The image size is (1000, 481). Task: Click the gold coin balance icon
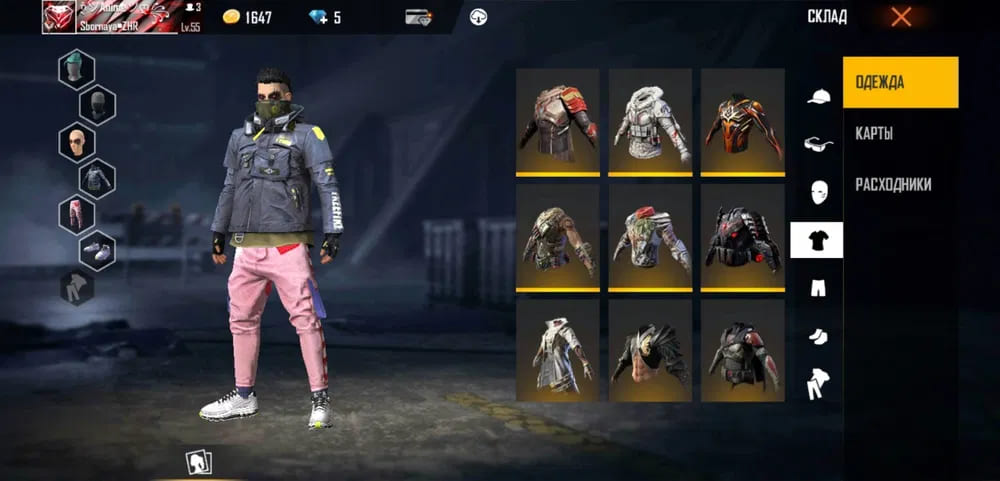[231, 17]
